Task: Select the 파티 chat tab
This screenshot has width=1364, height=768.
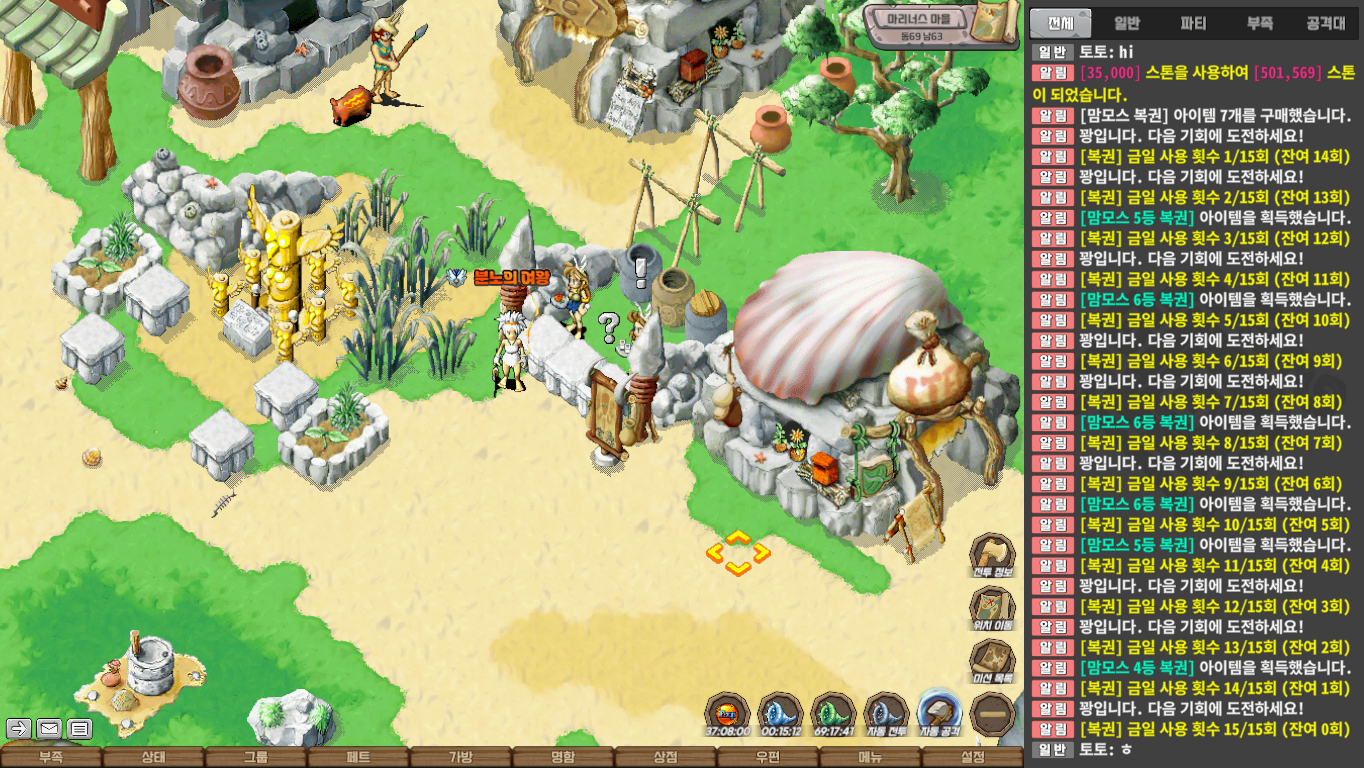Action: point(1193,23)
